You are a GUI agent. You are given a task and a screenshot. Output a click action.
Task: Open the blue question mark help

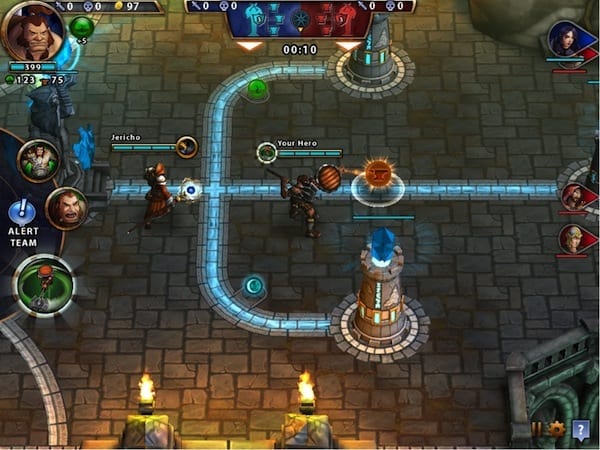tap(581, 429)
